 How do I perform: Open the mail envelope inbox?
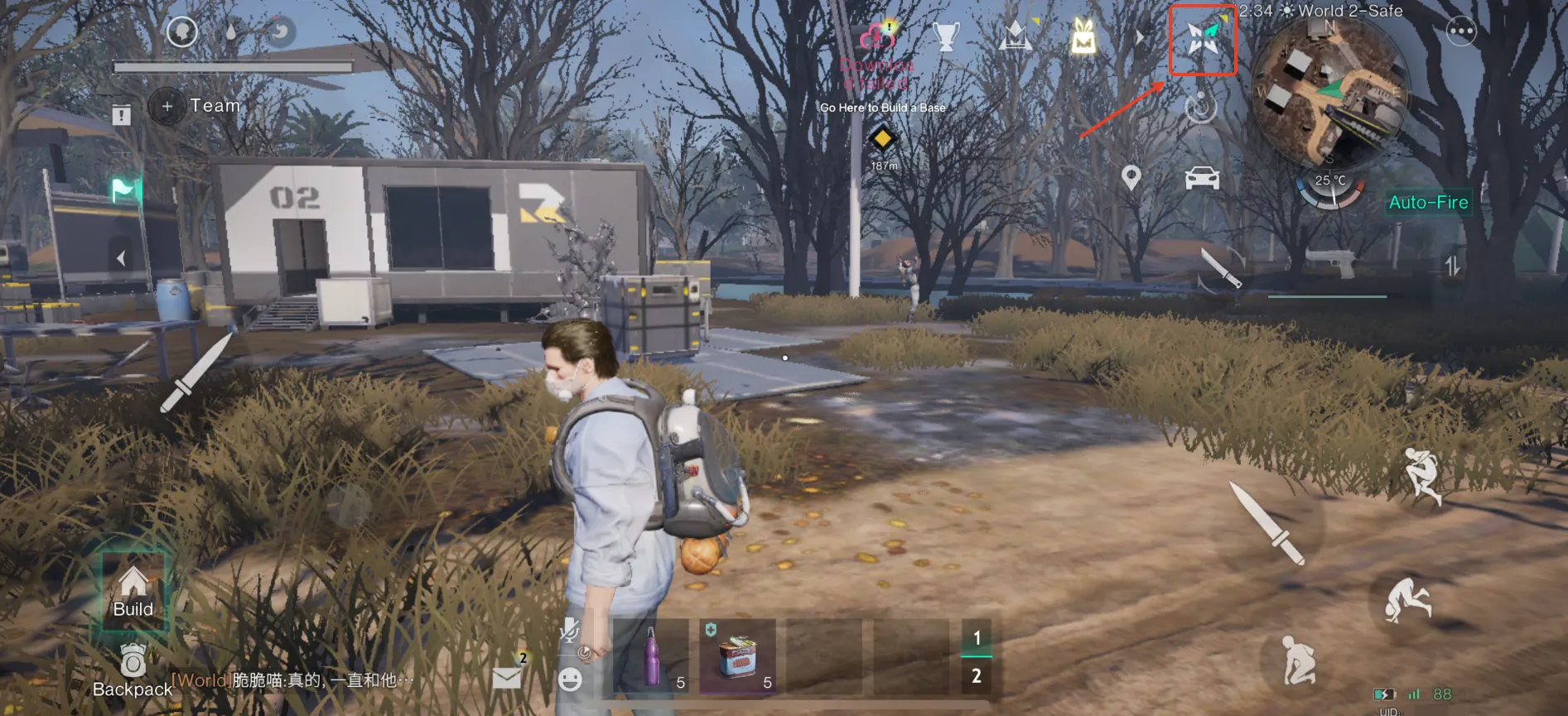pos(506,678)
